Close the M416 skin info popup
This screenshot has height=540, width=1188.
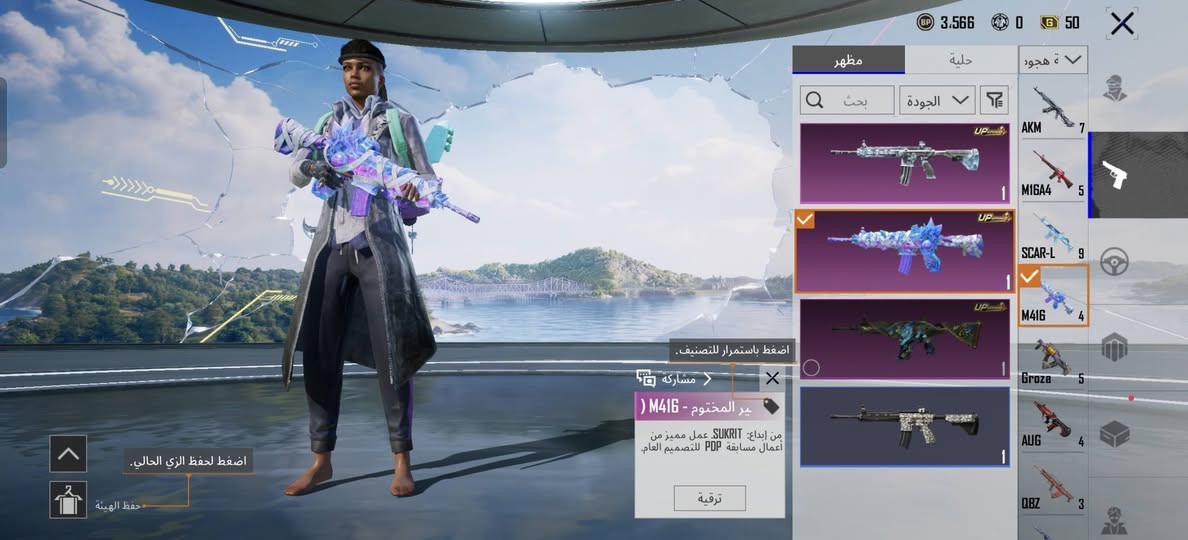[772, 378]
